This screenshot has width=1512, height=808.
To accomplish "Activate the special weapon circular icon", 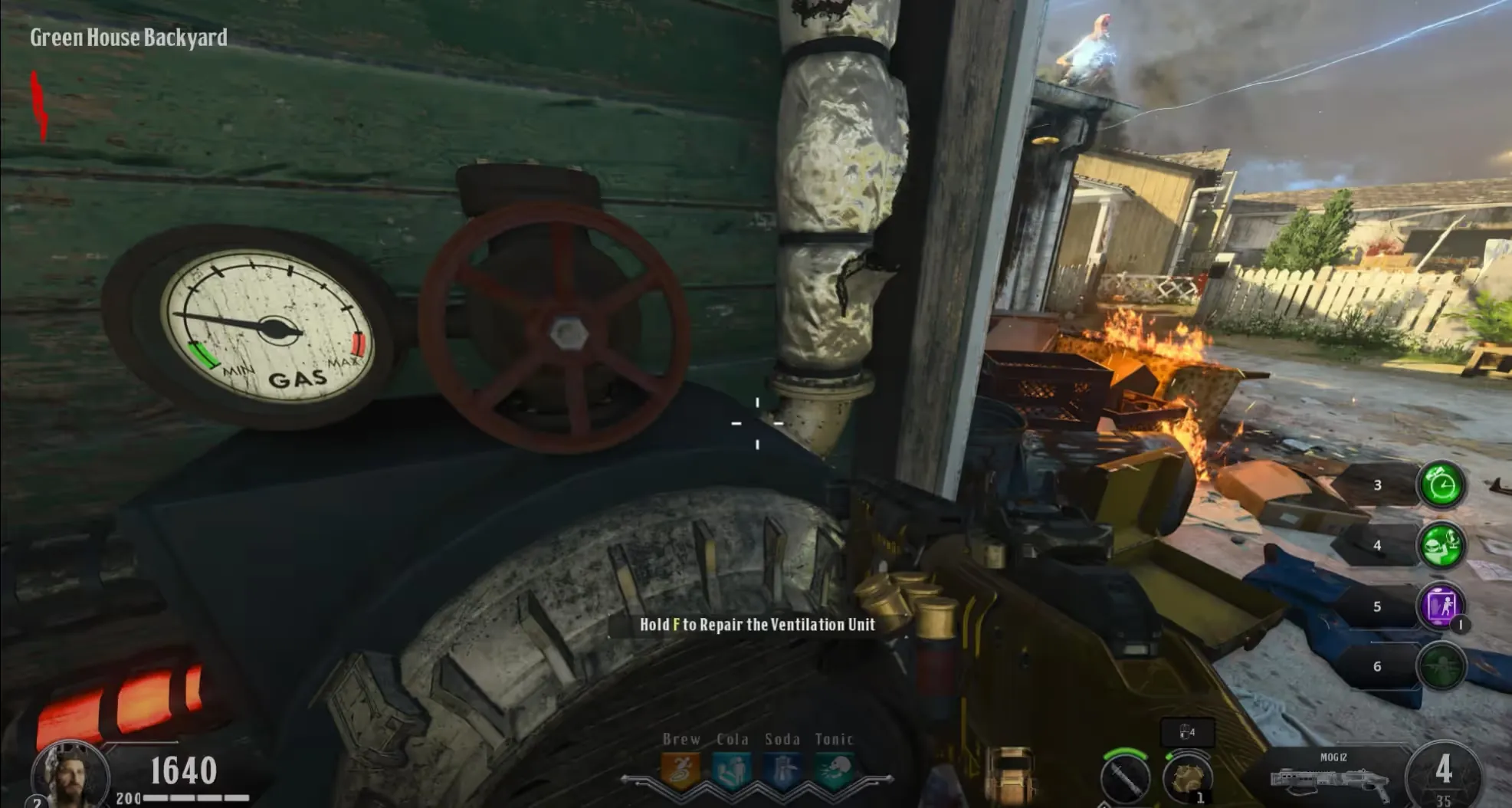I will [x=1124, y=777].
